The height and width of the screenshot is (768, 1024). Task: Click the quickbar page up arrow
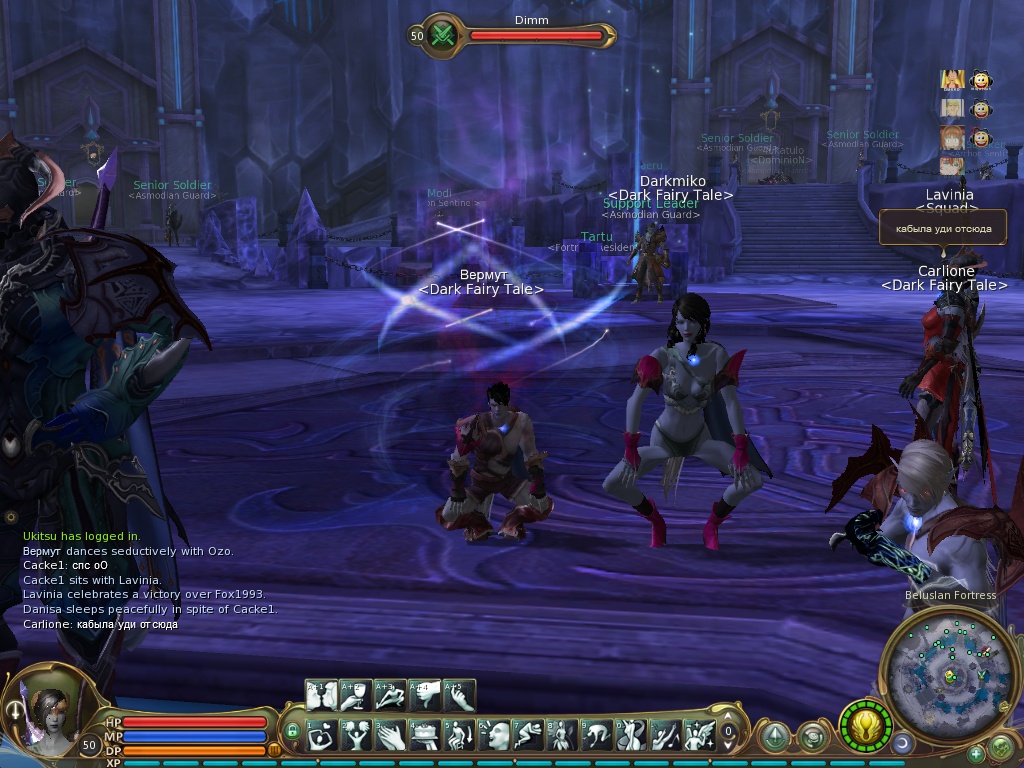coord(729,716)
